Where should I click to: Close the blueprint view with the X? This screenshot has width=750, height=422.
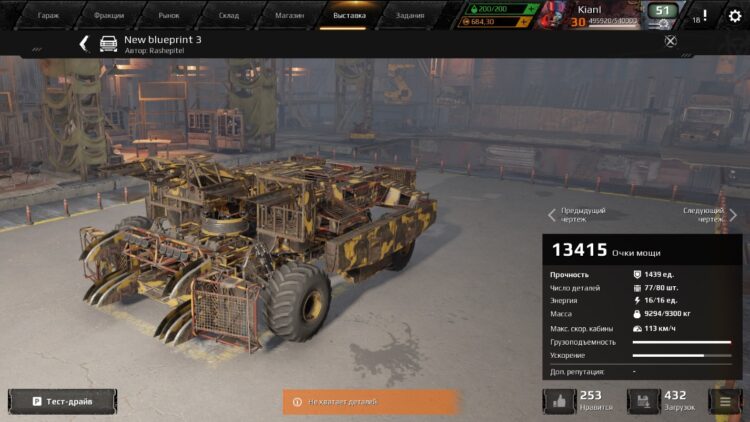point(671,41)
